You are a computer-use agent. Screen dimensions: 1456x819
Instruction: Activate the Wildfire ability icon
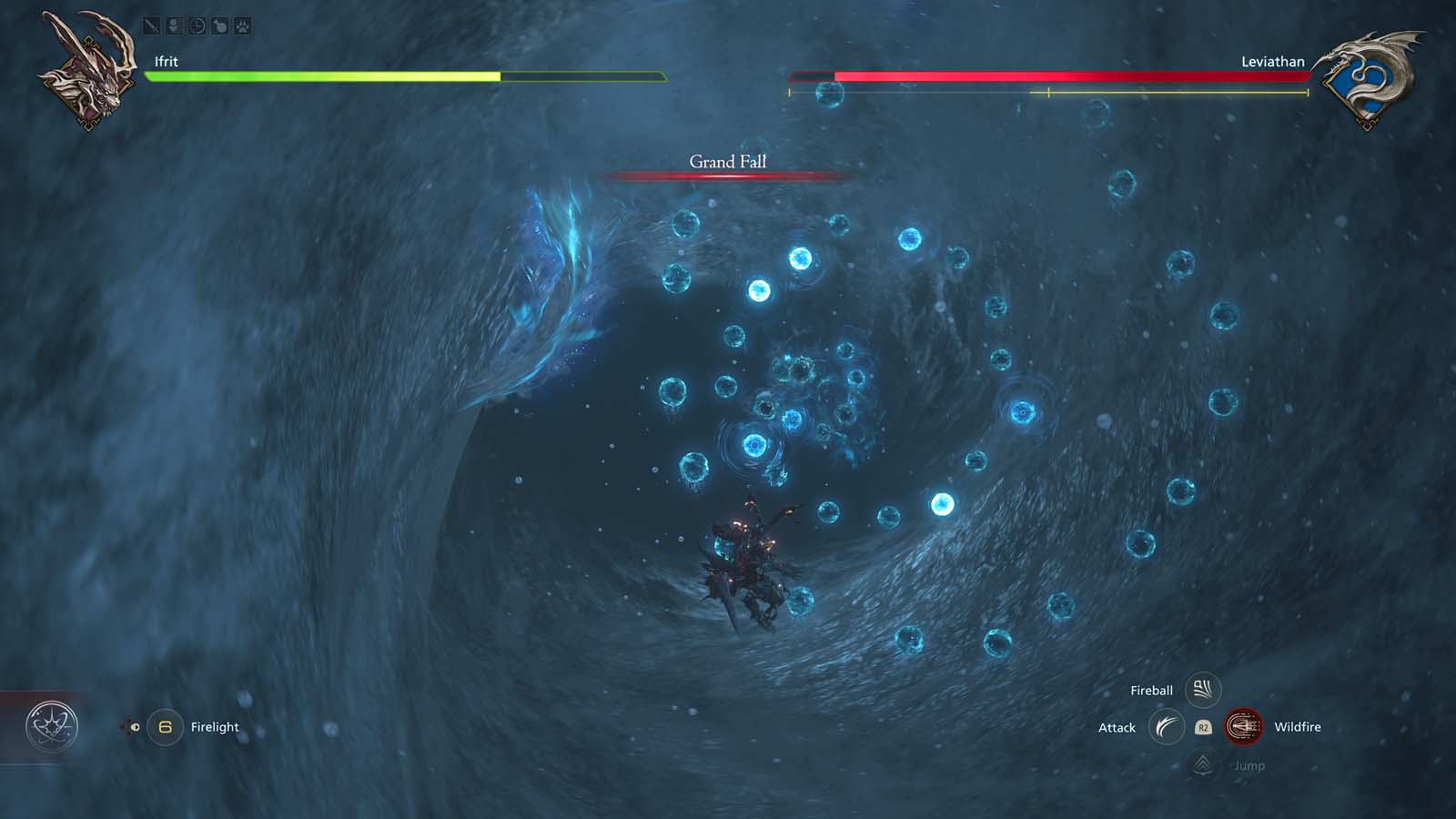point(1244,726)
